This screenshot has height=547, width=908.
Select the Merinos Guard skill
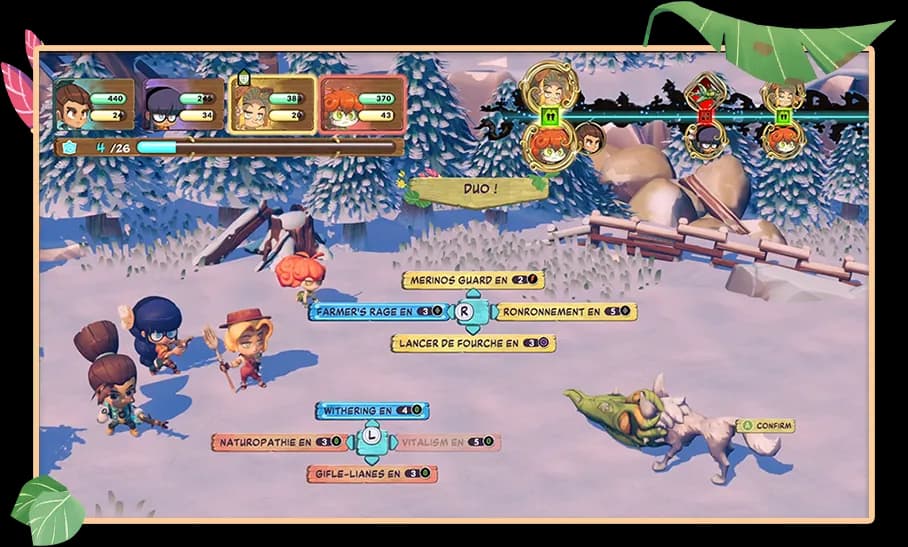pos(473,281)
